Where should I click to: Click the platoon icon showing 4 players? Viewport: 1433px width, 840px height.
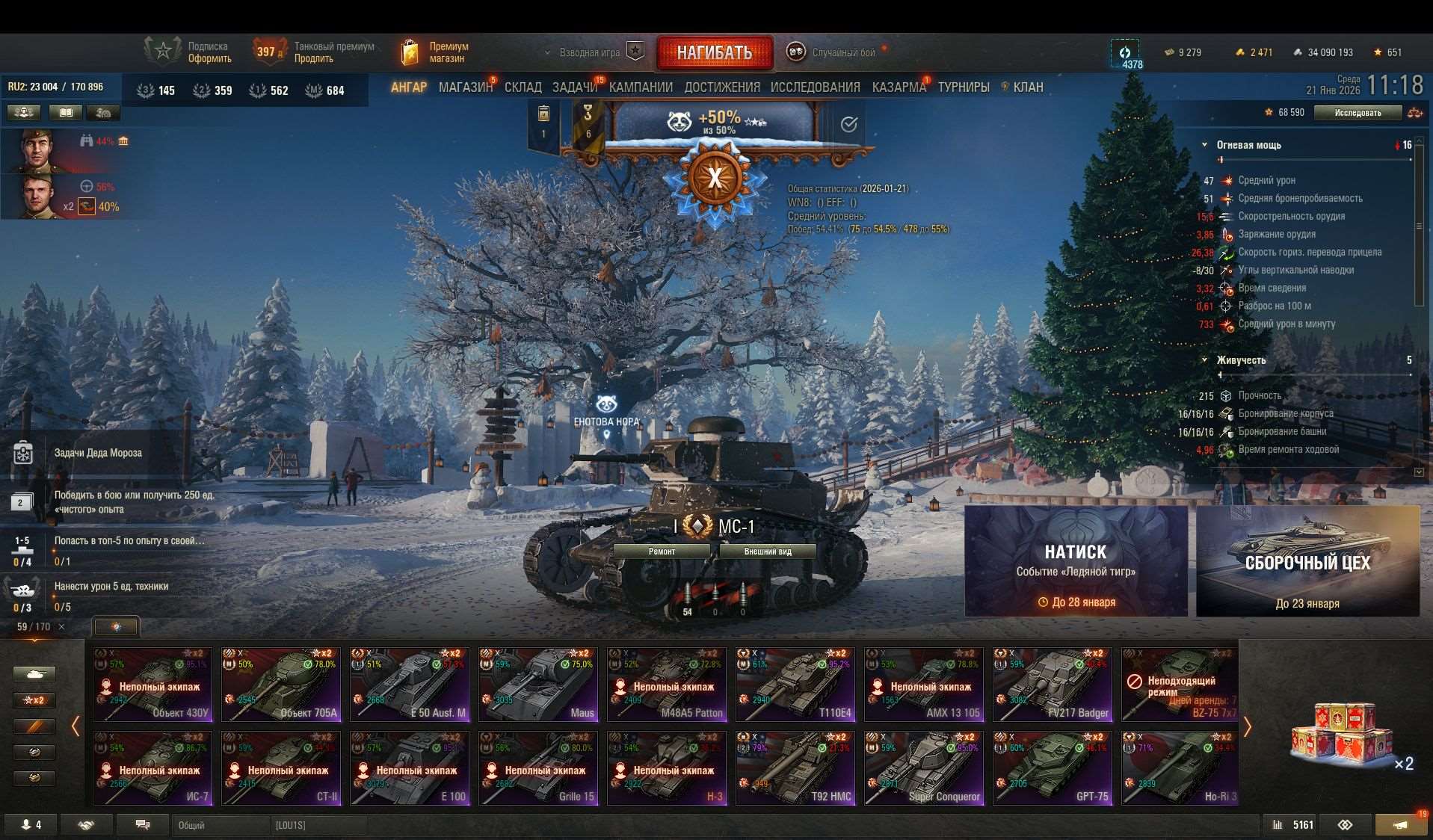[31, 824]
